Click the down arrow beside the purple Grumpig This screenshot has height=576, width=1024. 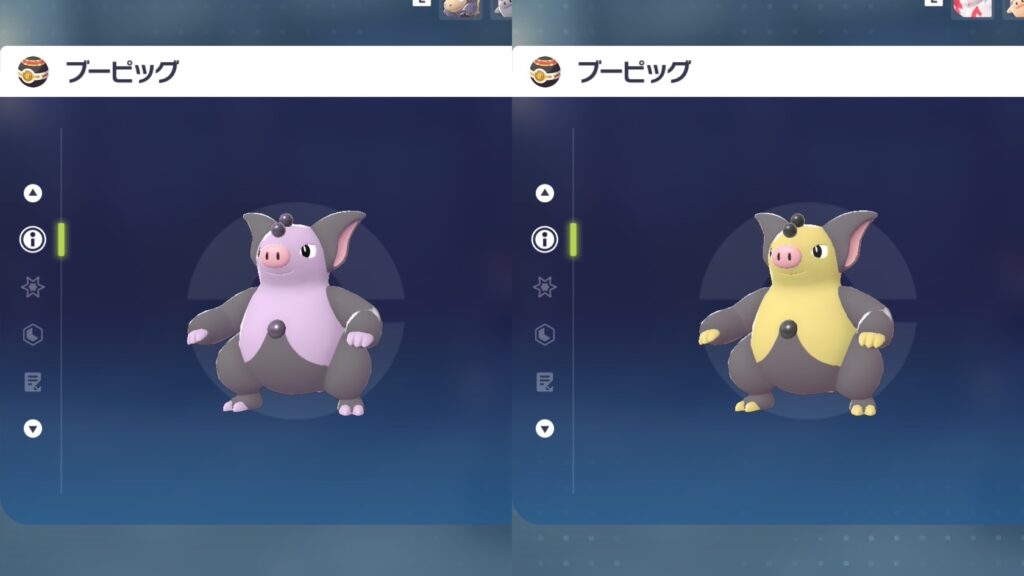(x=33, y=428)
